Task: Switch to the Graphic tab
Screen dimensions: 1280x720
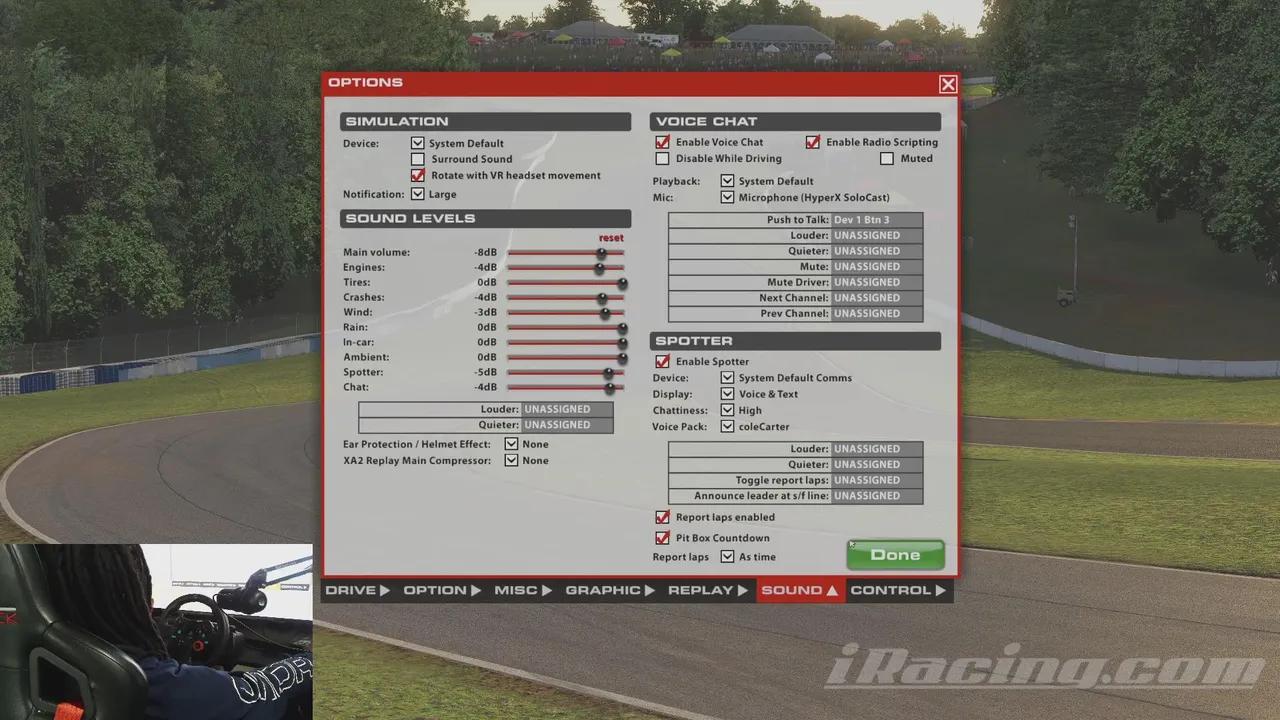Action: (609, 590)
